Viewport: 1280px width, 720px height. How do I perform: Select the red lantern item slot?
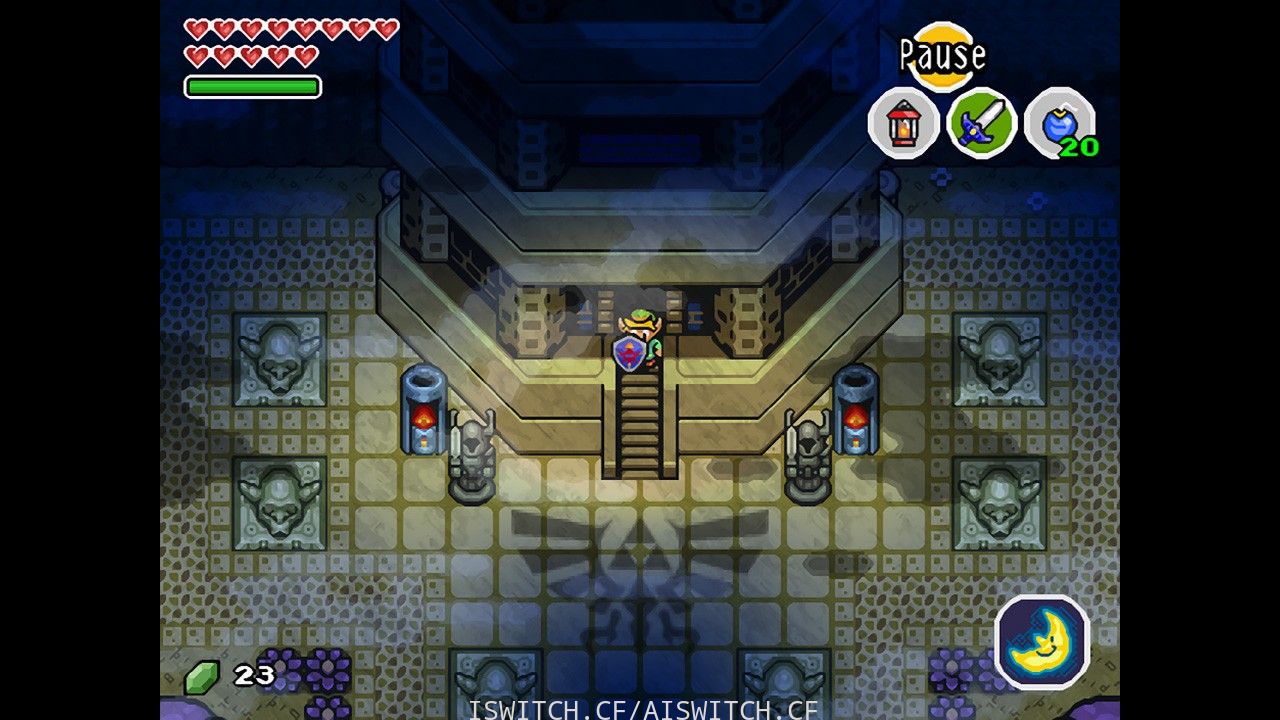point(903,124)
